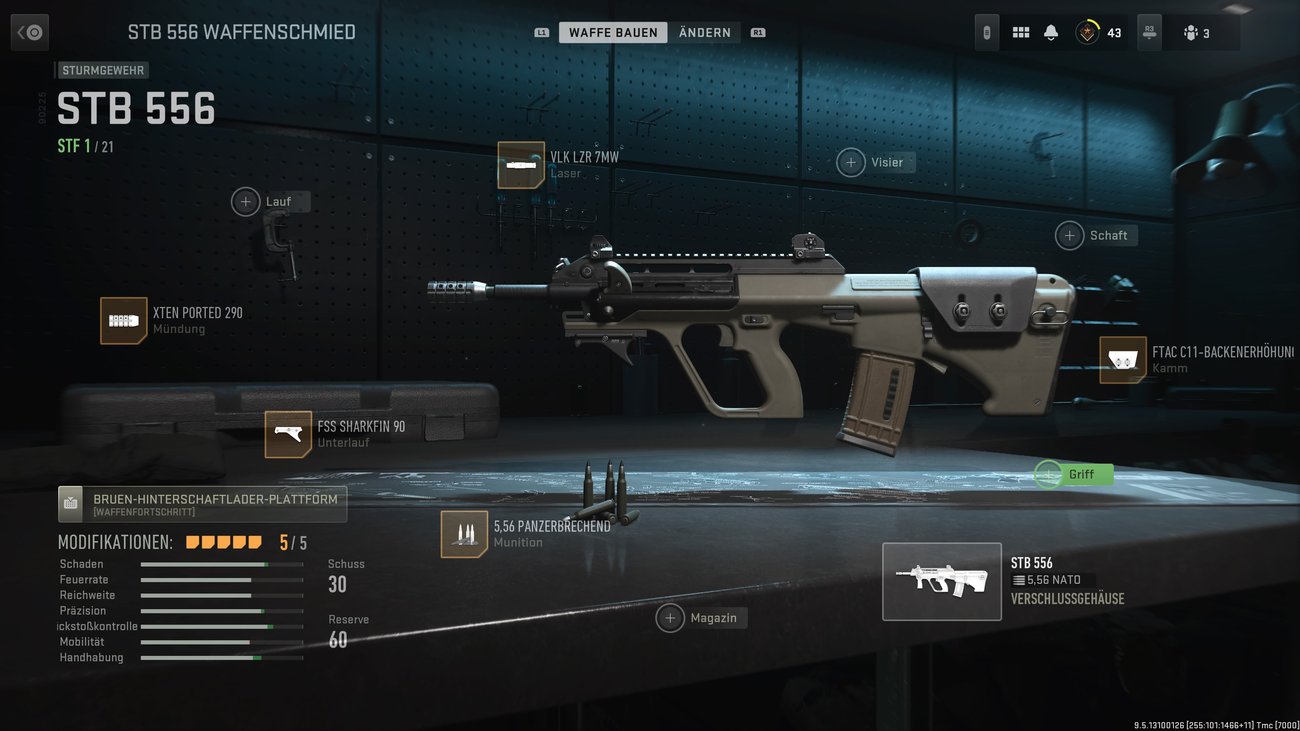Select the FSS Sharkfin 90 underbarrel slot
The image size is (1300, 731).
pyautogui.click(x=288, y=434)
